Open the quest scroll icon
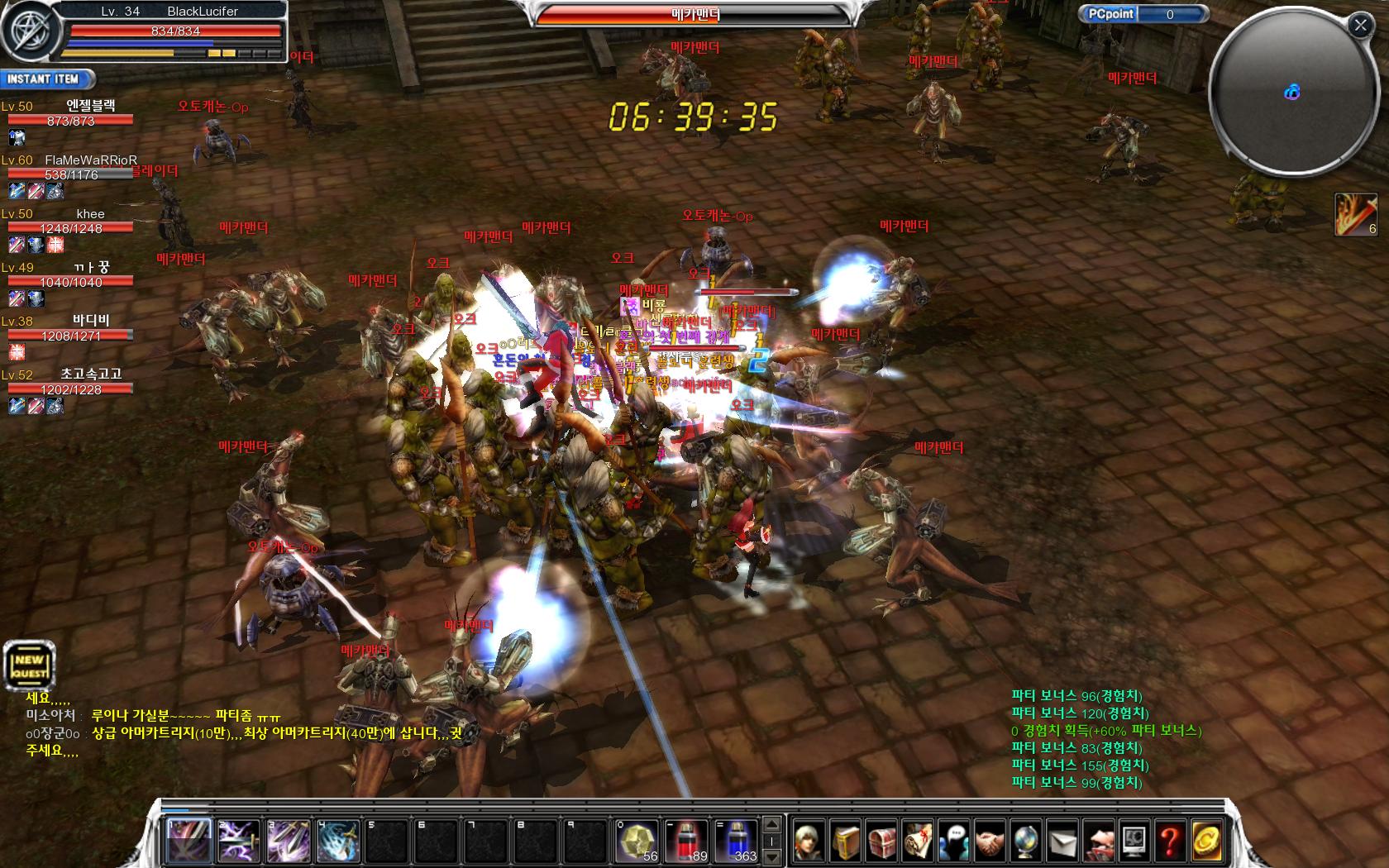 tap(918, 842)
